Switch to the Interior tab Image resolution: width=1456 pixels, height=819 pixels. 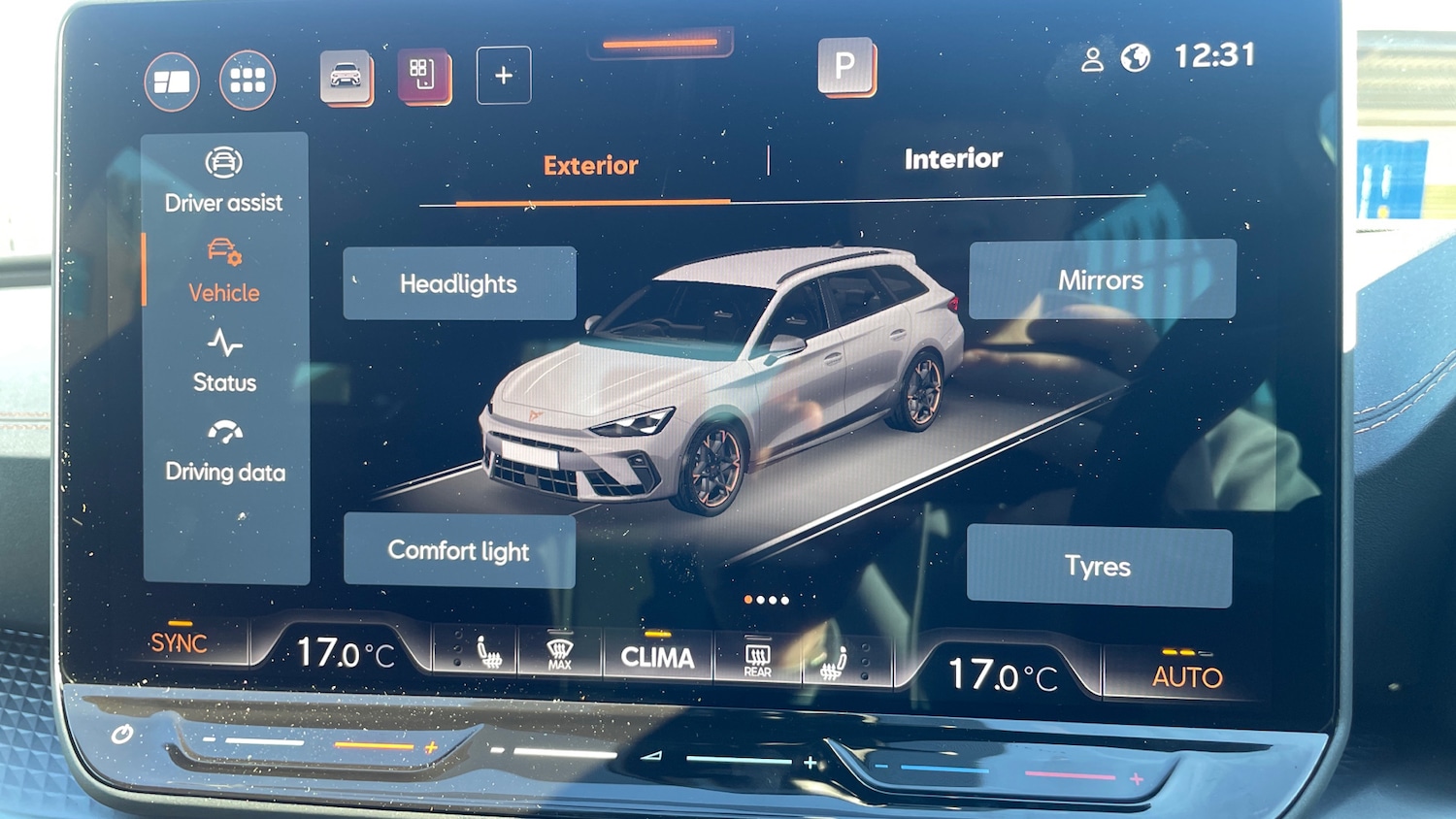(953, 158)
